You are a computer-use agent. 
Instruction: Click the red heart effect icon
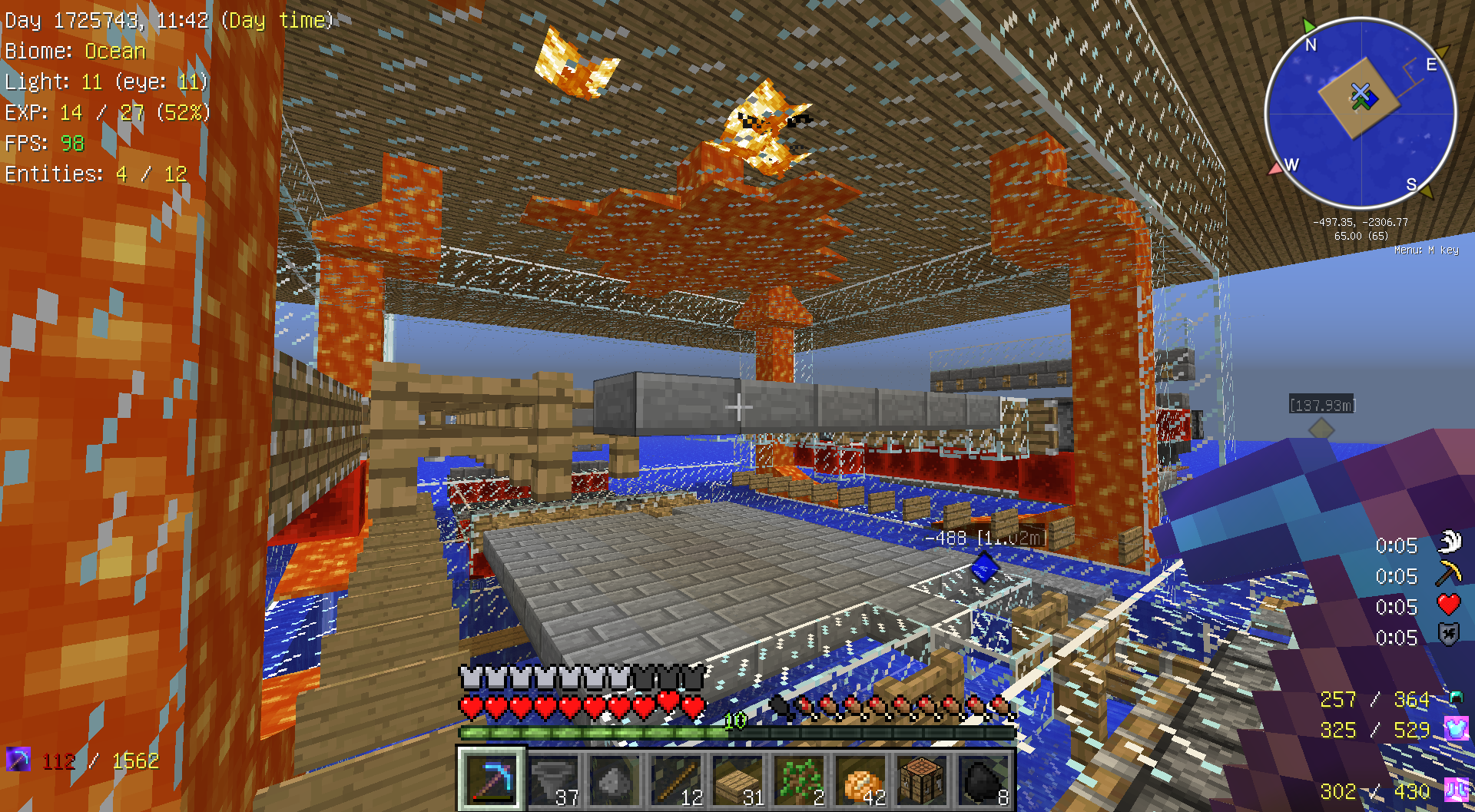pyautogui.click(x=1449, y=605)
